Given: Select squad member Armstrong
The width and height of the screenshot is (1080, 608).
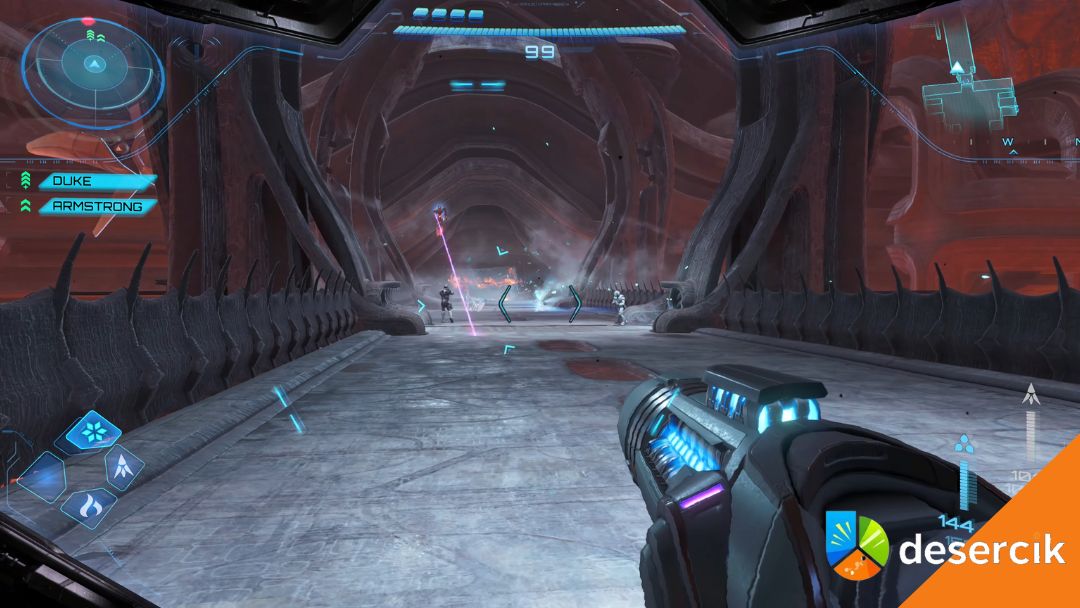Looking at the screenshot, I should click(x=96, y=207).
